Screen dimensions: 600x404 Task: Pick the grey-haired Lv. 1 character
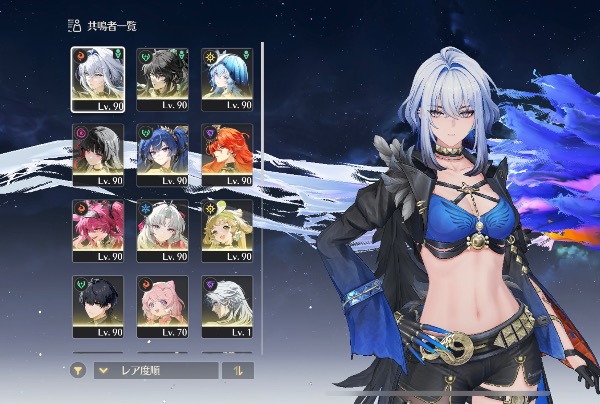(x=226, y=306)
